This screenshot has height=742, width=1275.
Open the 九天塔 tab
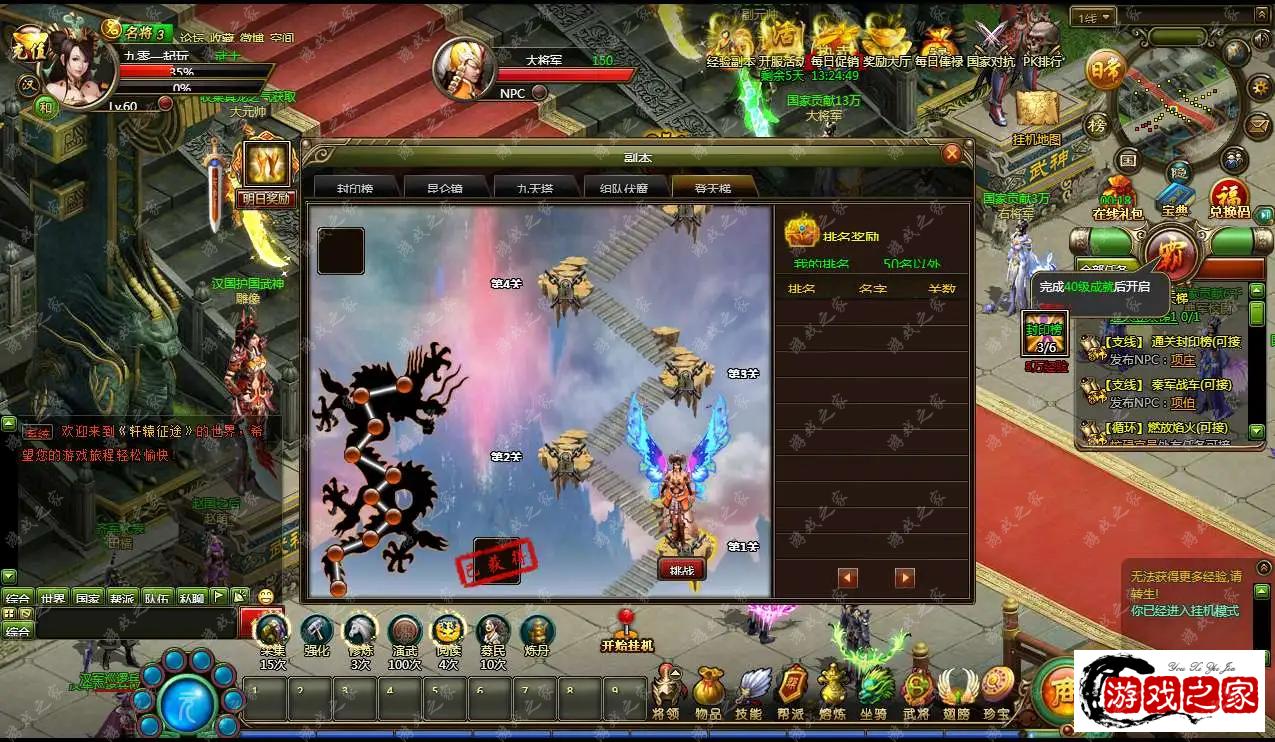[x=534, y=189]
